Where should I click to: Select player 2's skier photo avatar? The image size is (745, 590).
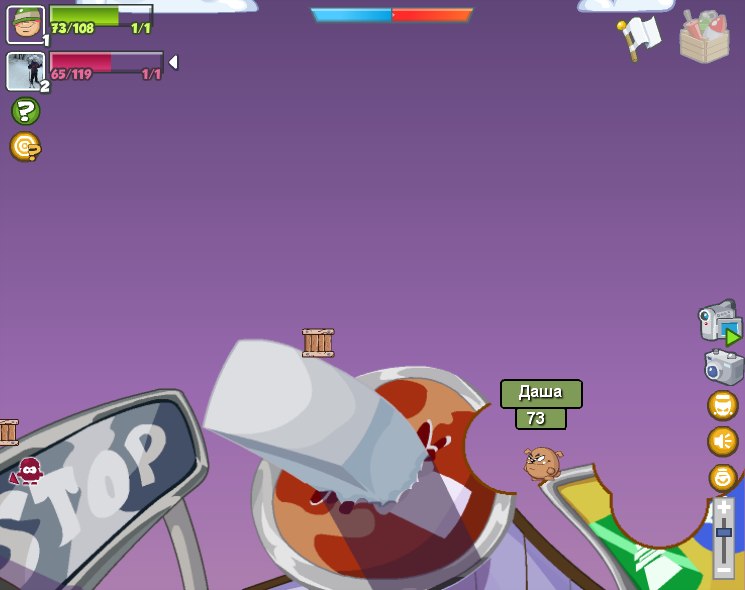pyautogui.click(x=25, y=71)
